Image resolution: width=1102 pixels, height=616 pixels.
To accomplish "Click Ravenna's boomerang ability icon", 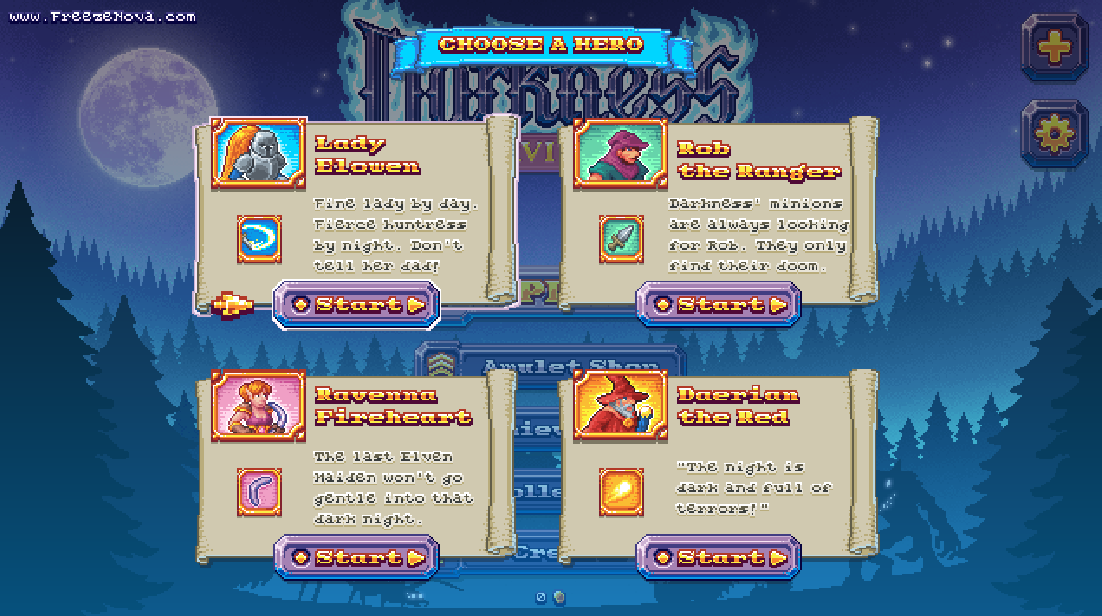I will 259,492.
